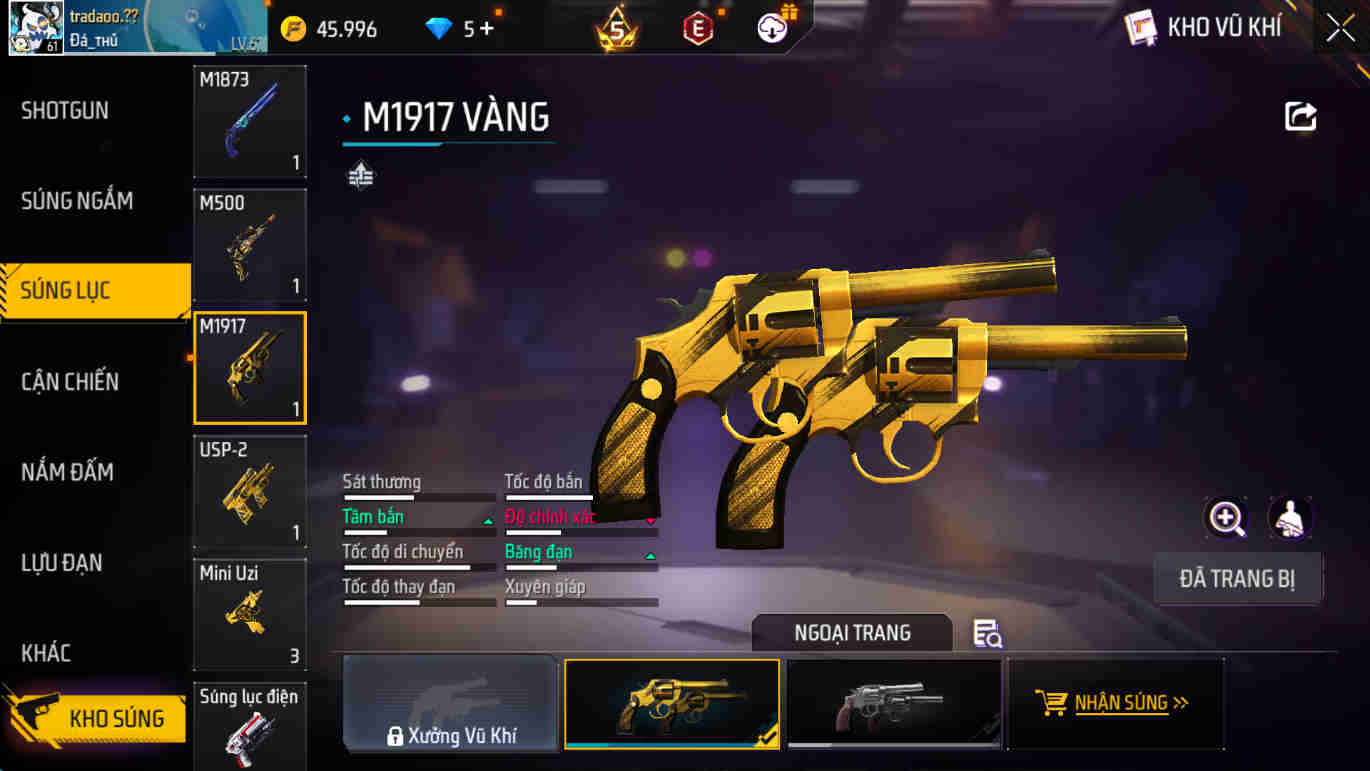Toggle the Băng đạn stat arrow

pos(651,554)
